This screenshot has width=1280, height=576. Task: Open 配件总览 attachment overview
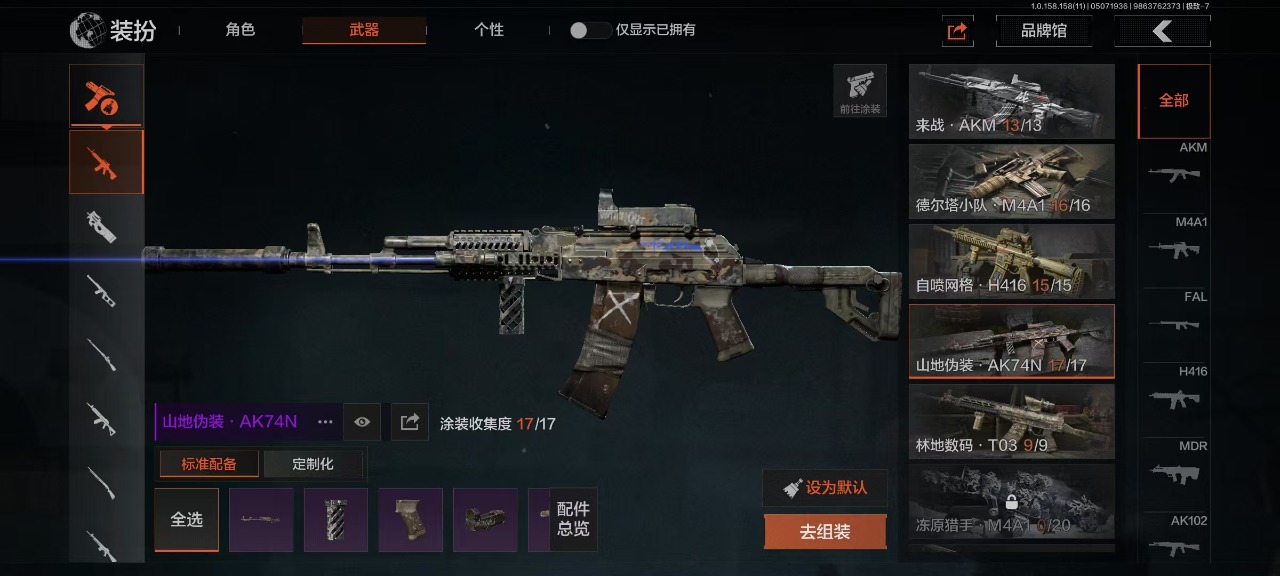pos(573,519)
